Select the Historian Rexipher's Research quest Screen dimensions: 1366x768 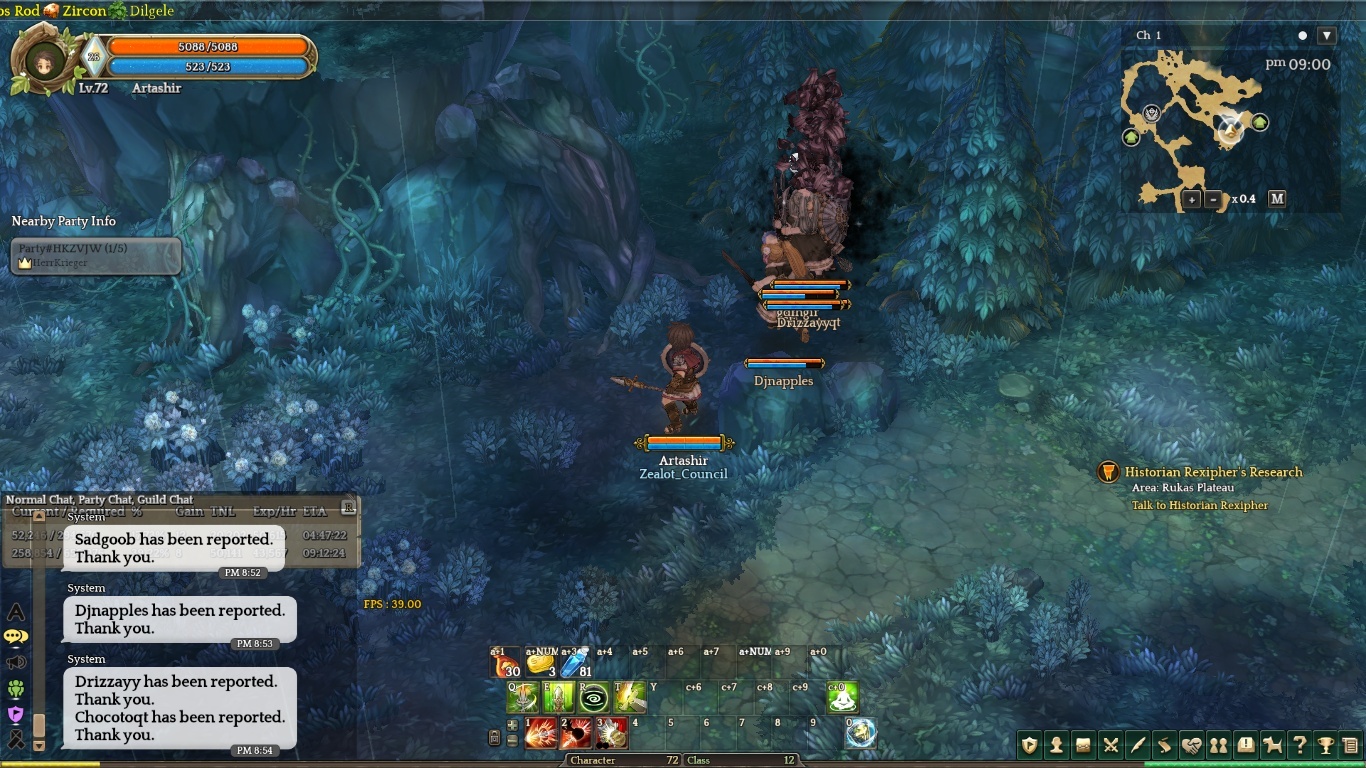pyautogui.click(x=1213, y=472)
